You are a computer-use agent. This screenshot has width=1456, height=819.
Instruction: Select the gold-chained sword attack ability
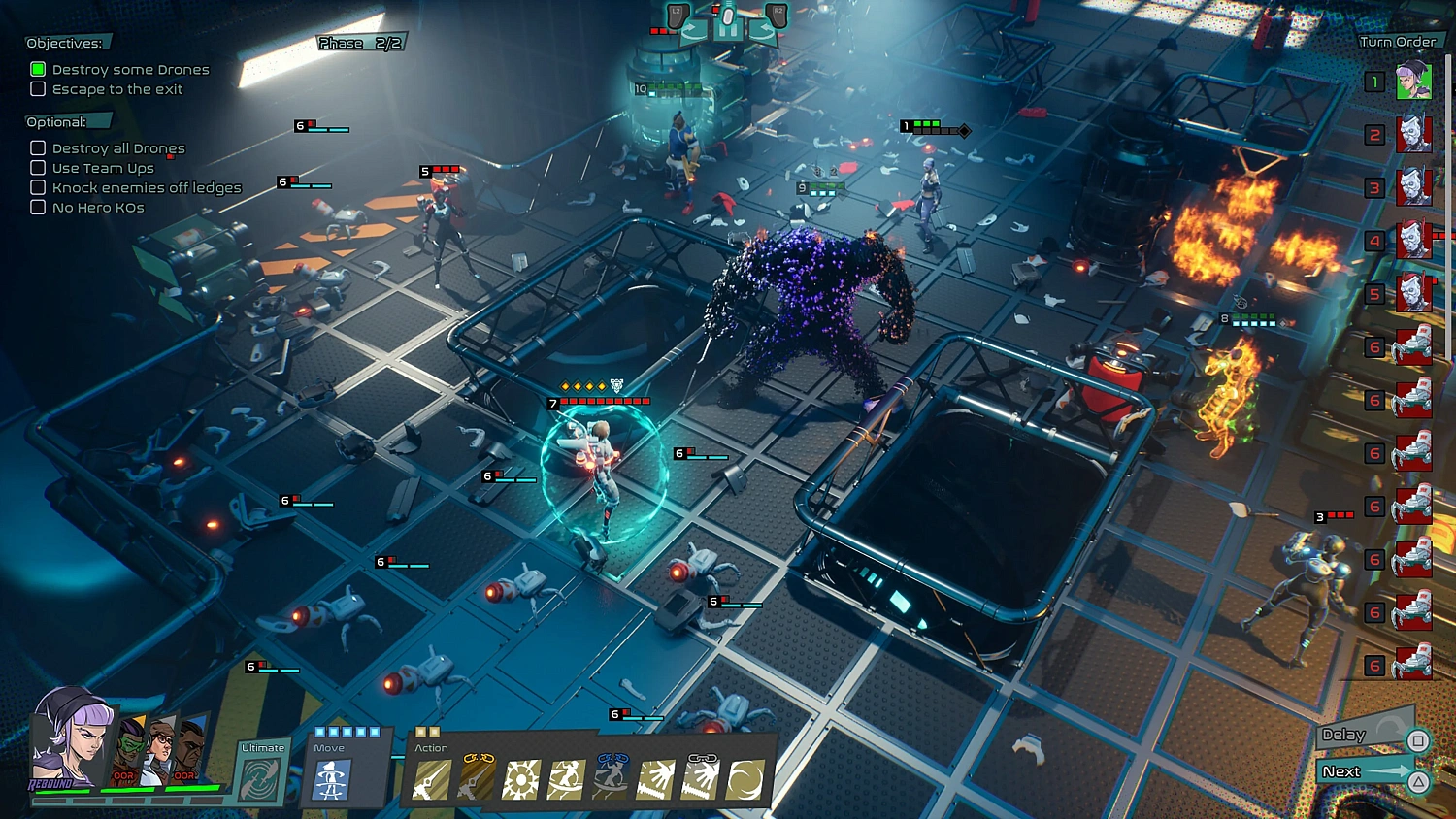click(x=476, y=780)
